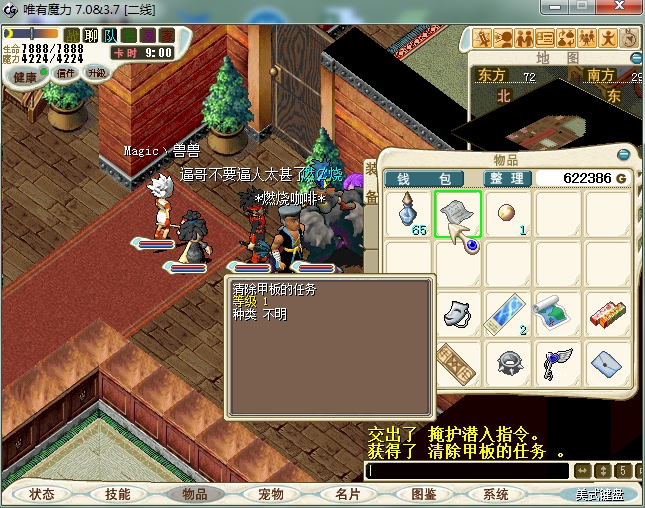
Task: Close the 物品 inventory panel
Action: click(624, 156)
